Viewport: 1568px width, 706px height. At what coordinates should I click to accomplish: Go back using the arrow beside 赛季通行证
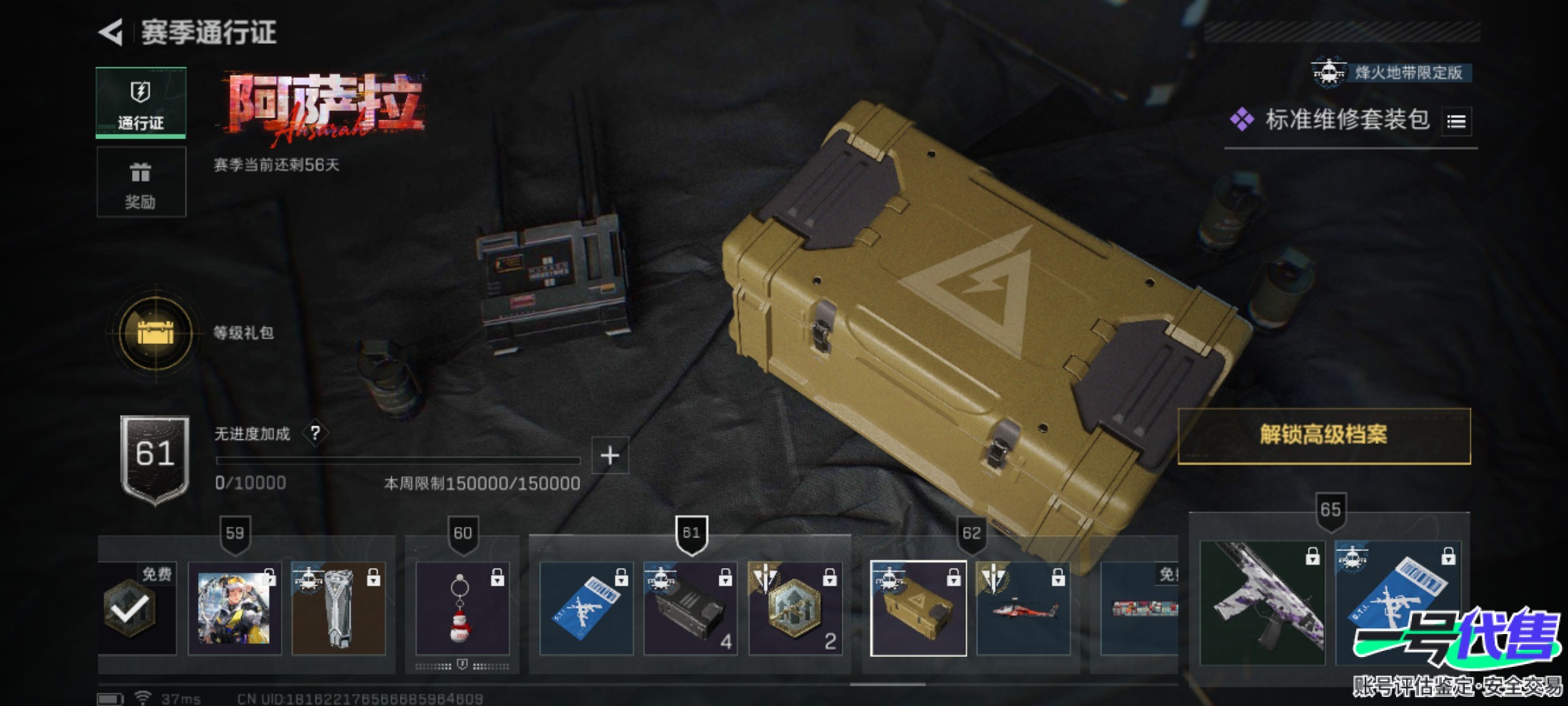coord(111,33)
